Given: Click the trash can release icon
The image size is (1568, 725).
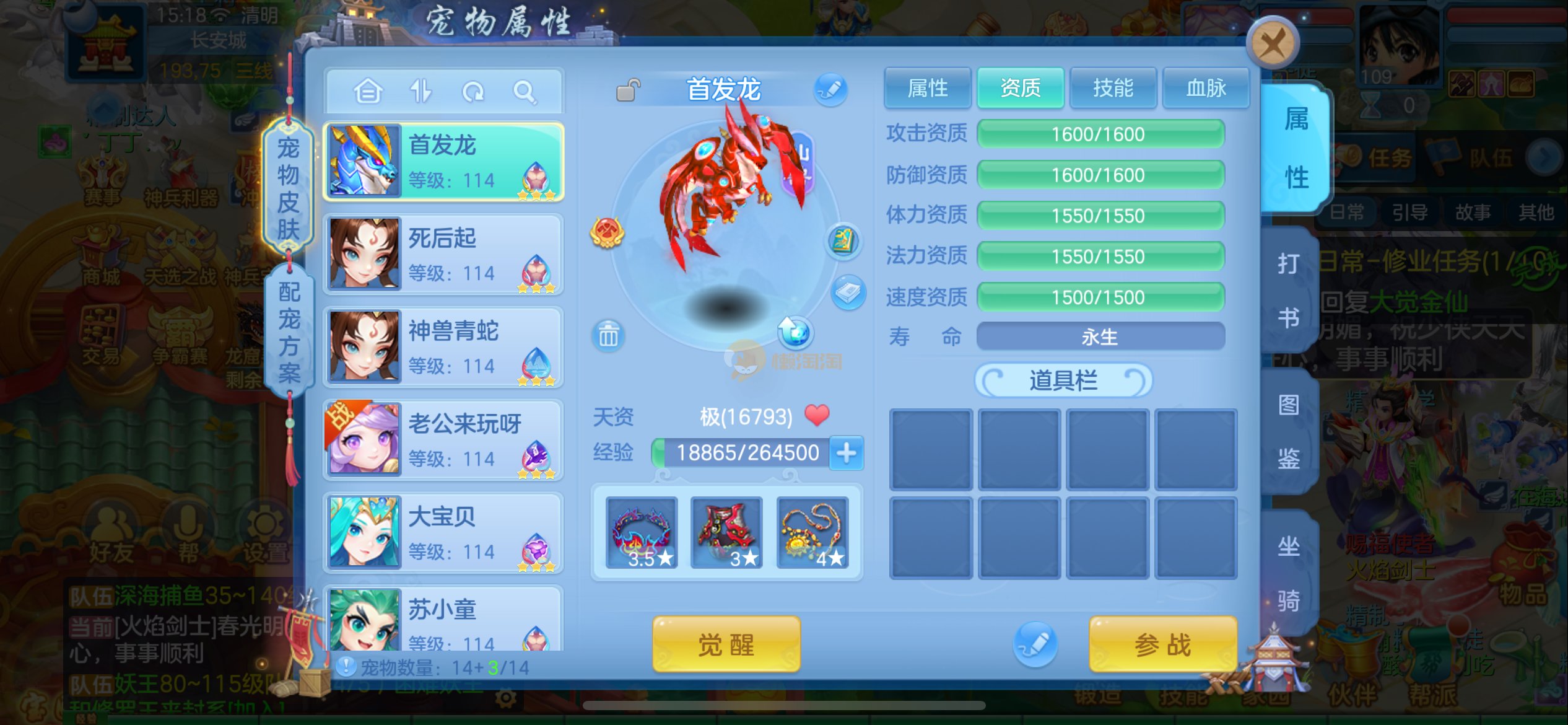Looking at the screenshot, I should click(x=608, y=336).
